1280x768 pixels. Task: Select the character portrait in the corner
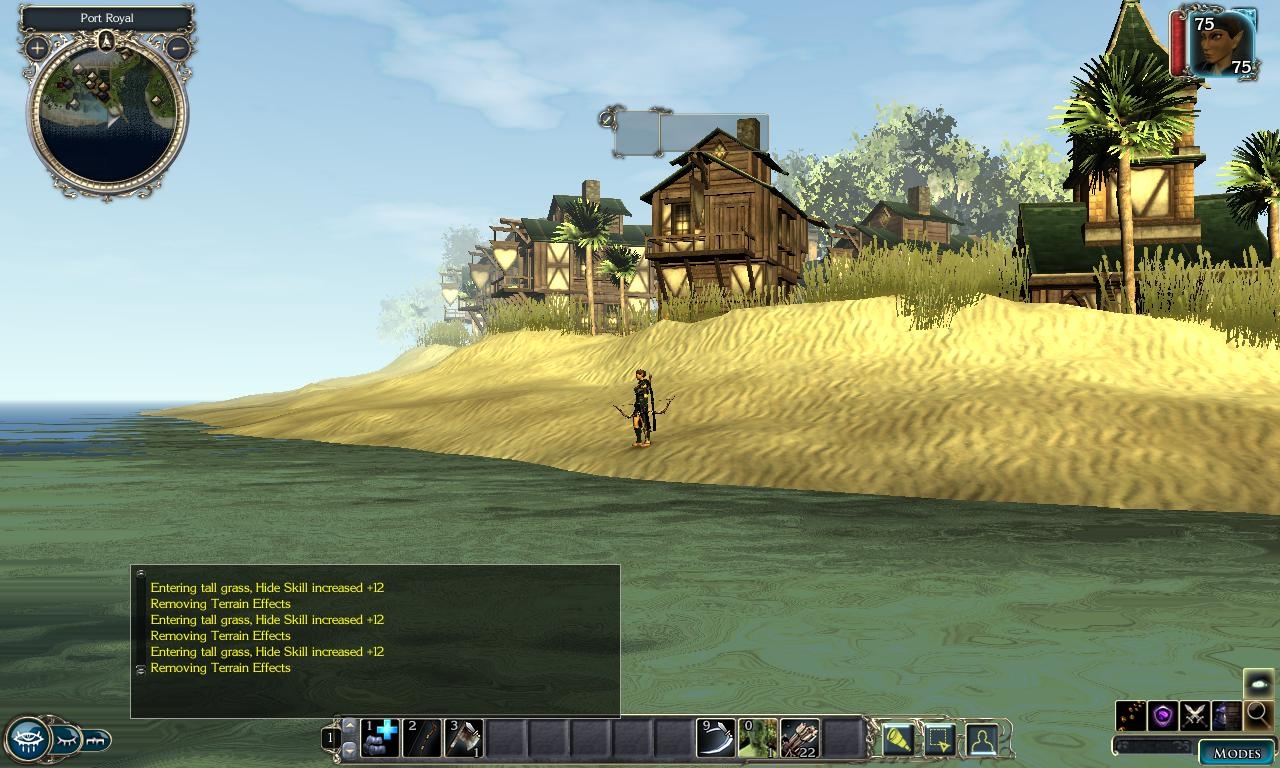[1220, 44]
